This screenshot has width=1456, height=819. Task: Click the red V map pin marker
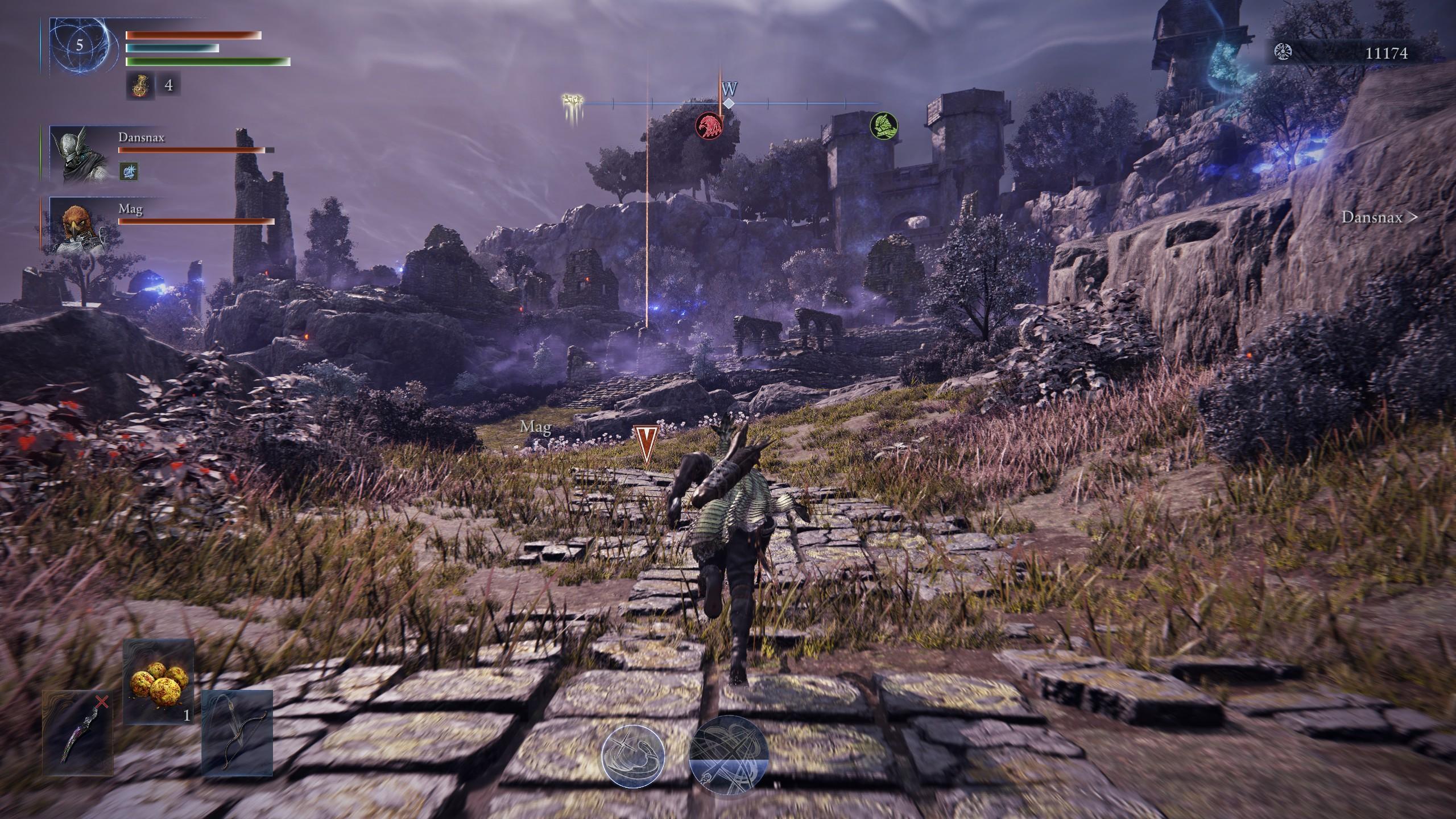(646, 444)
